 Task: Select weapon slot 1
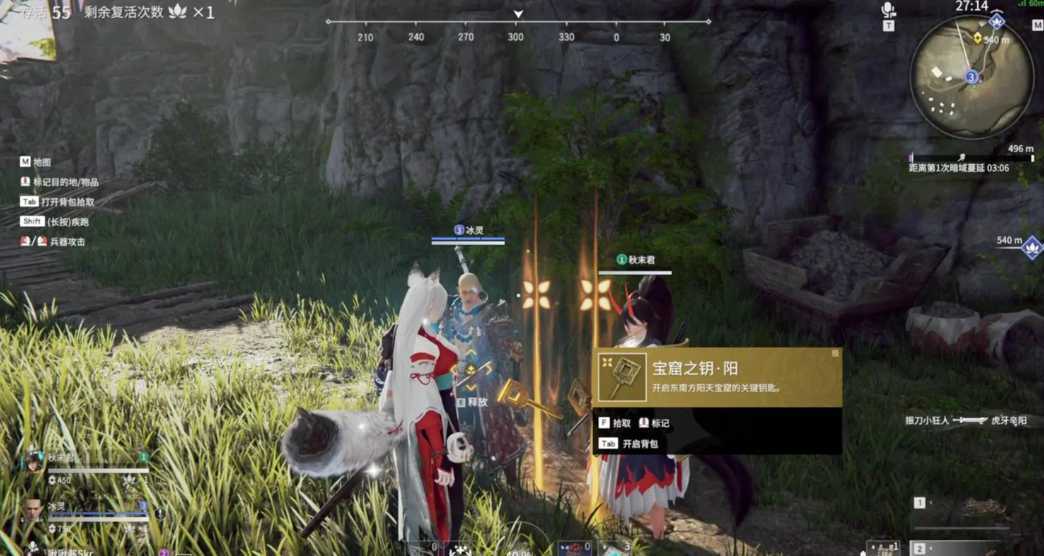click(x=919, y=504)
